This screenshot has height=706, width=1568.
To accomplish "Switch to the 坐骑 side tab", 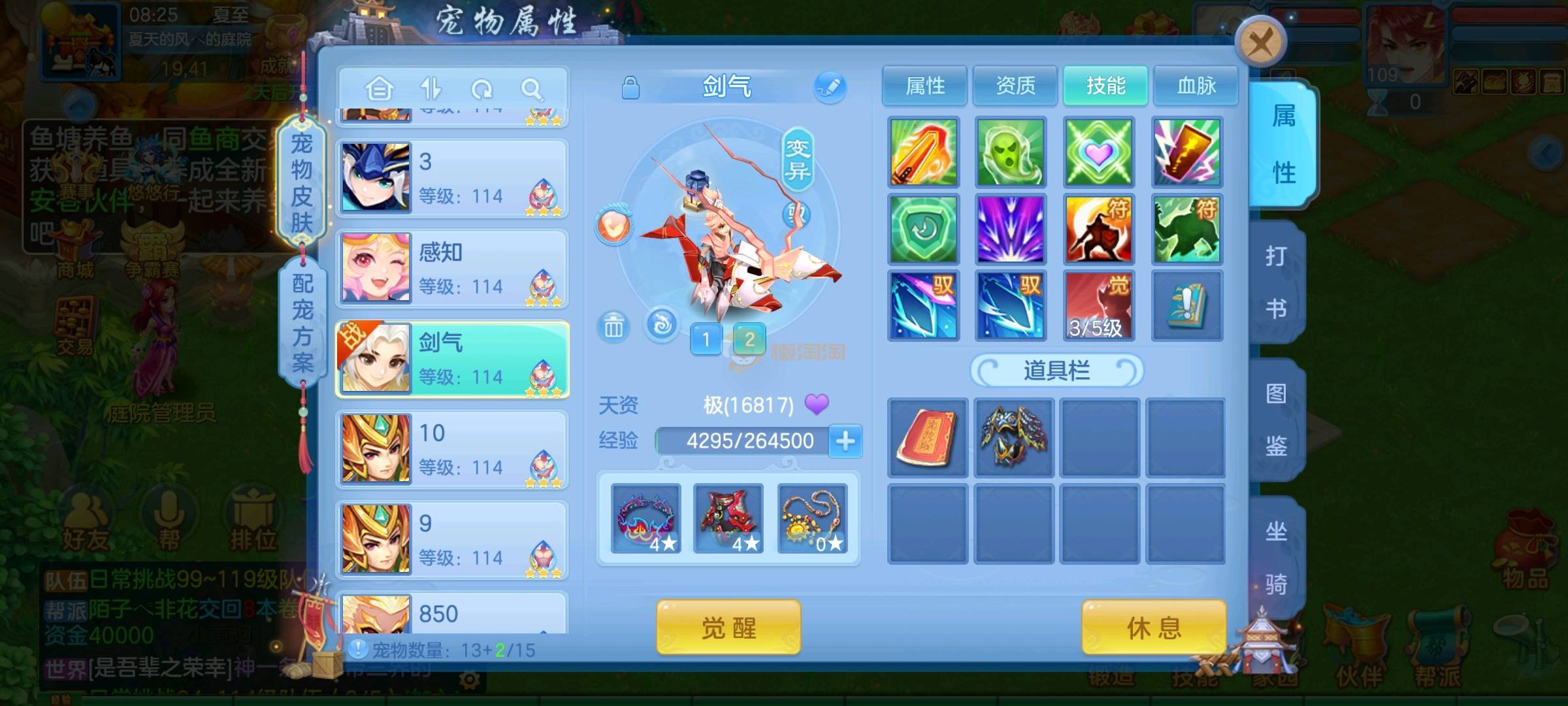I will tap(1276, 558).
